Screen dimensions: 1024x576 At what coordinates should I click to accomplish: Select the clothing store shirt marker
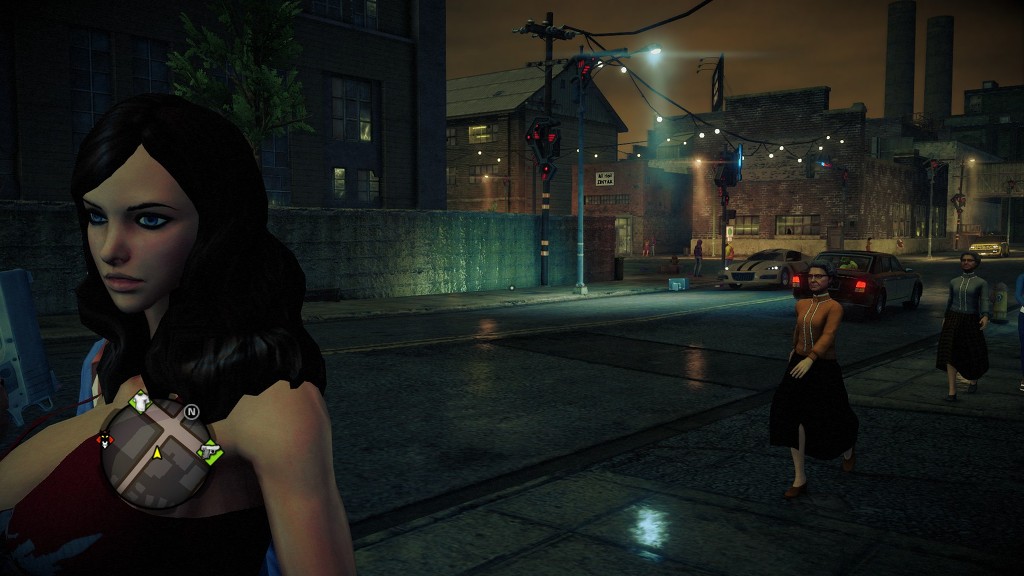coord(140,401)
